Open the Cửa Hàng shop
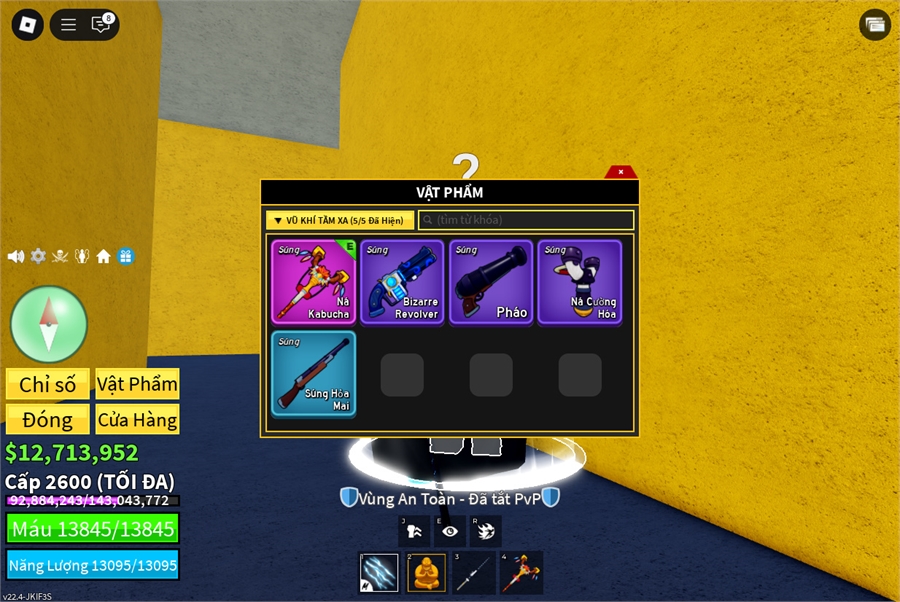Image resolution: width=900 pixels, height=602 pixels. pos(137,419)
